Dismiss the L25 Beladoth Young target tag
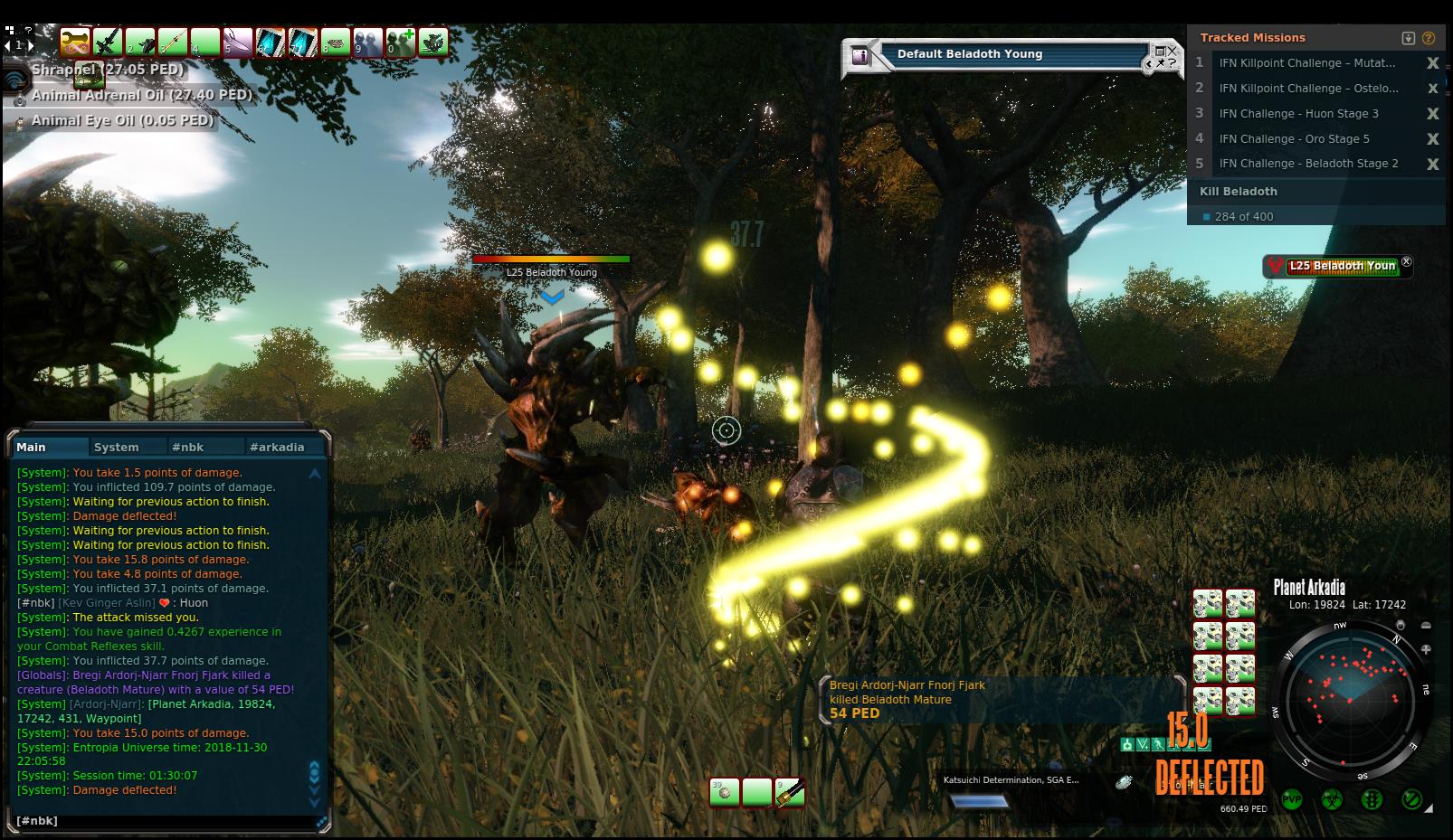The width and height of the screenshot is (1453, 840). click(x=1406, y=261)
